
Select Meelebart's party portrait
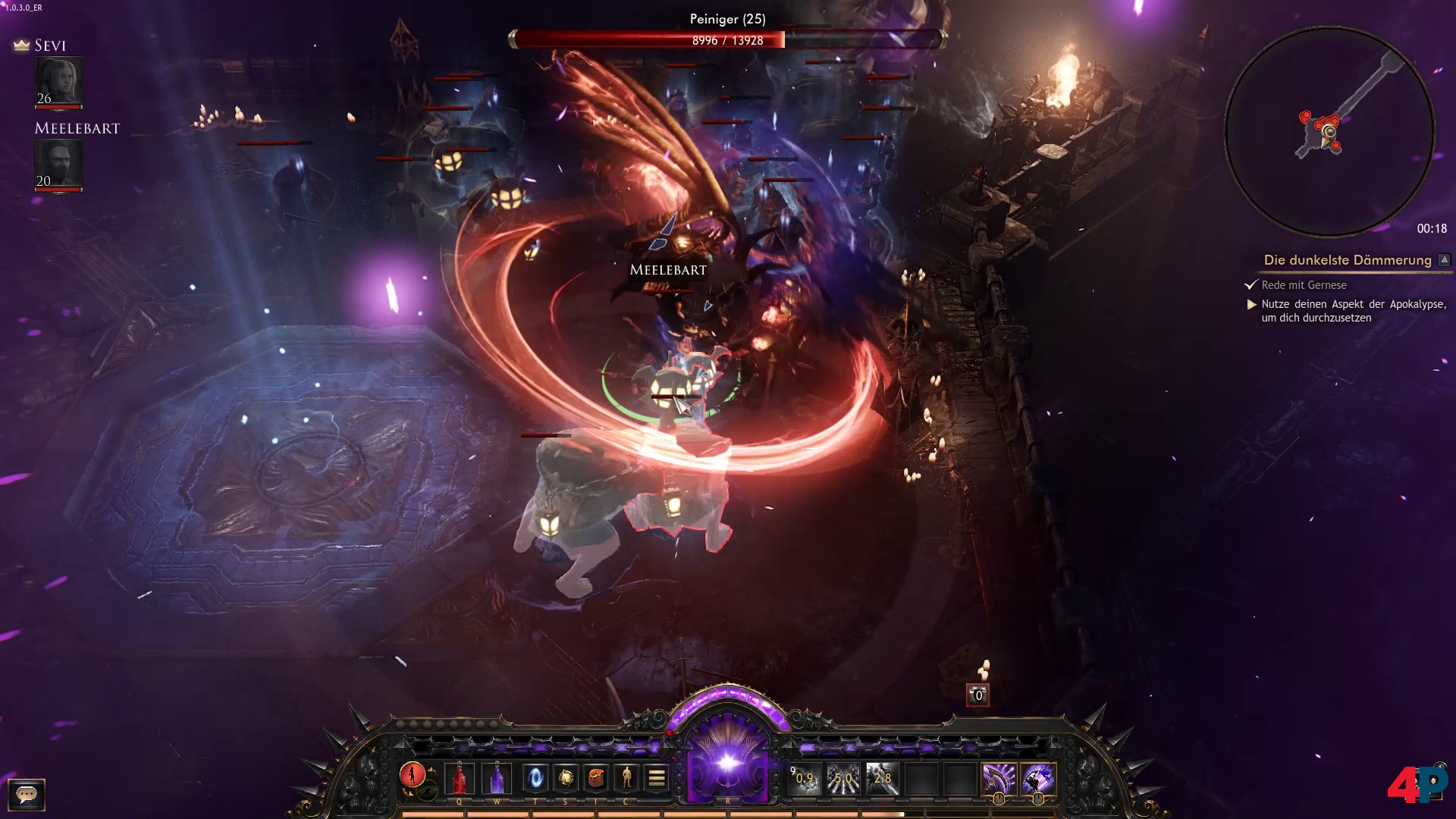[58, 164]
